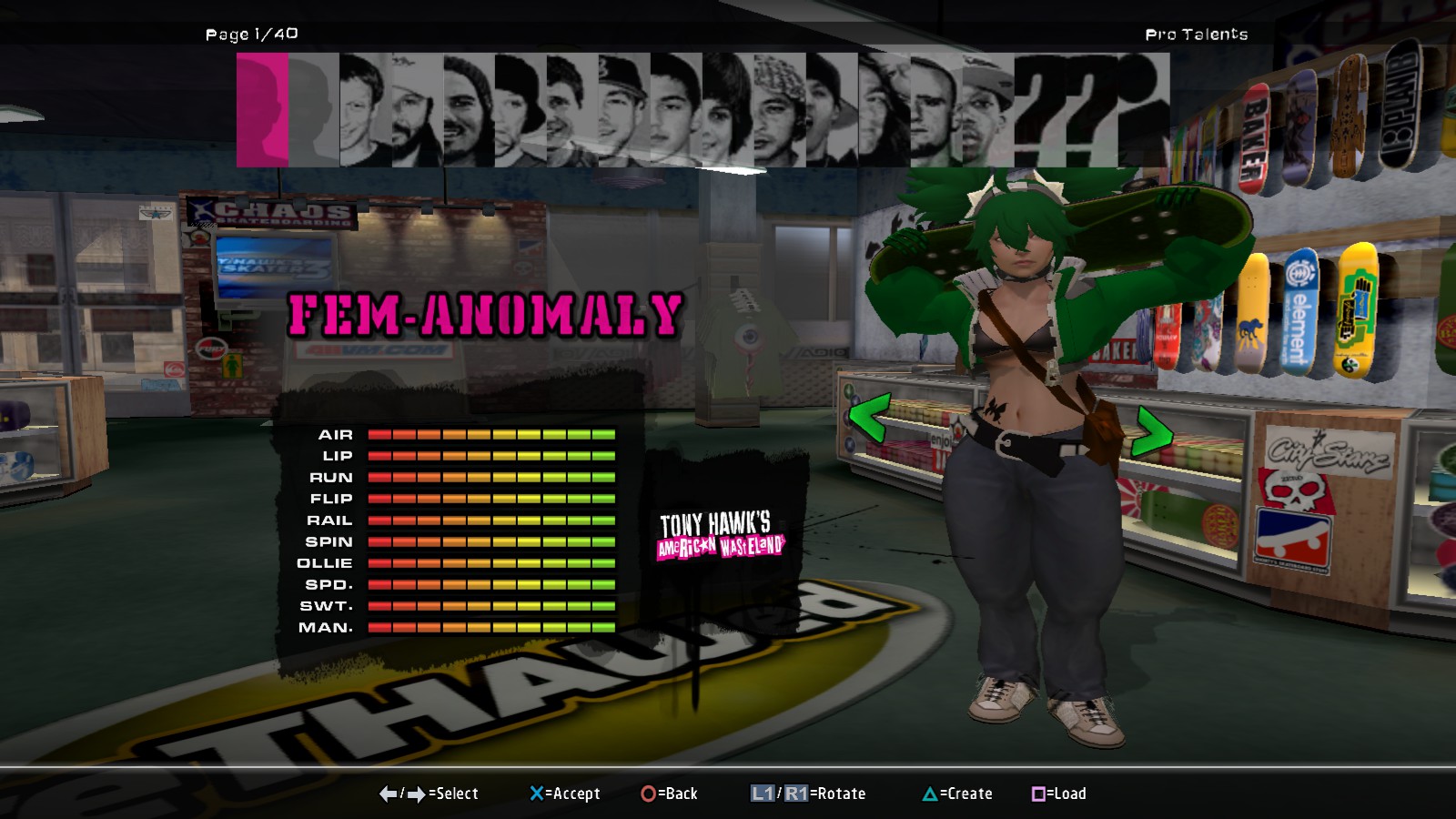This screenshot has height=819, width=1456.
Task: Select the bearded skater in a white cap
Action: pos(418,110)
